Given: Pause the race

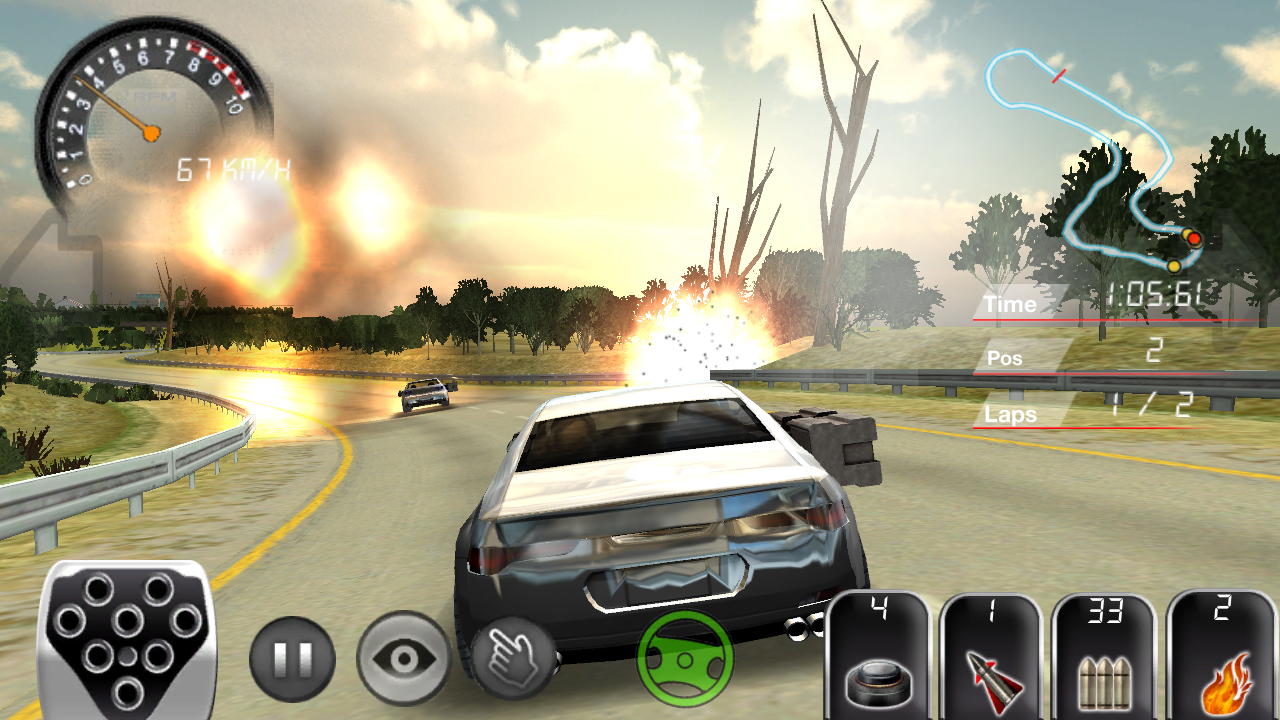Looking at the screenshot, I should [292, 659].
